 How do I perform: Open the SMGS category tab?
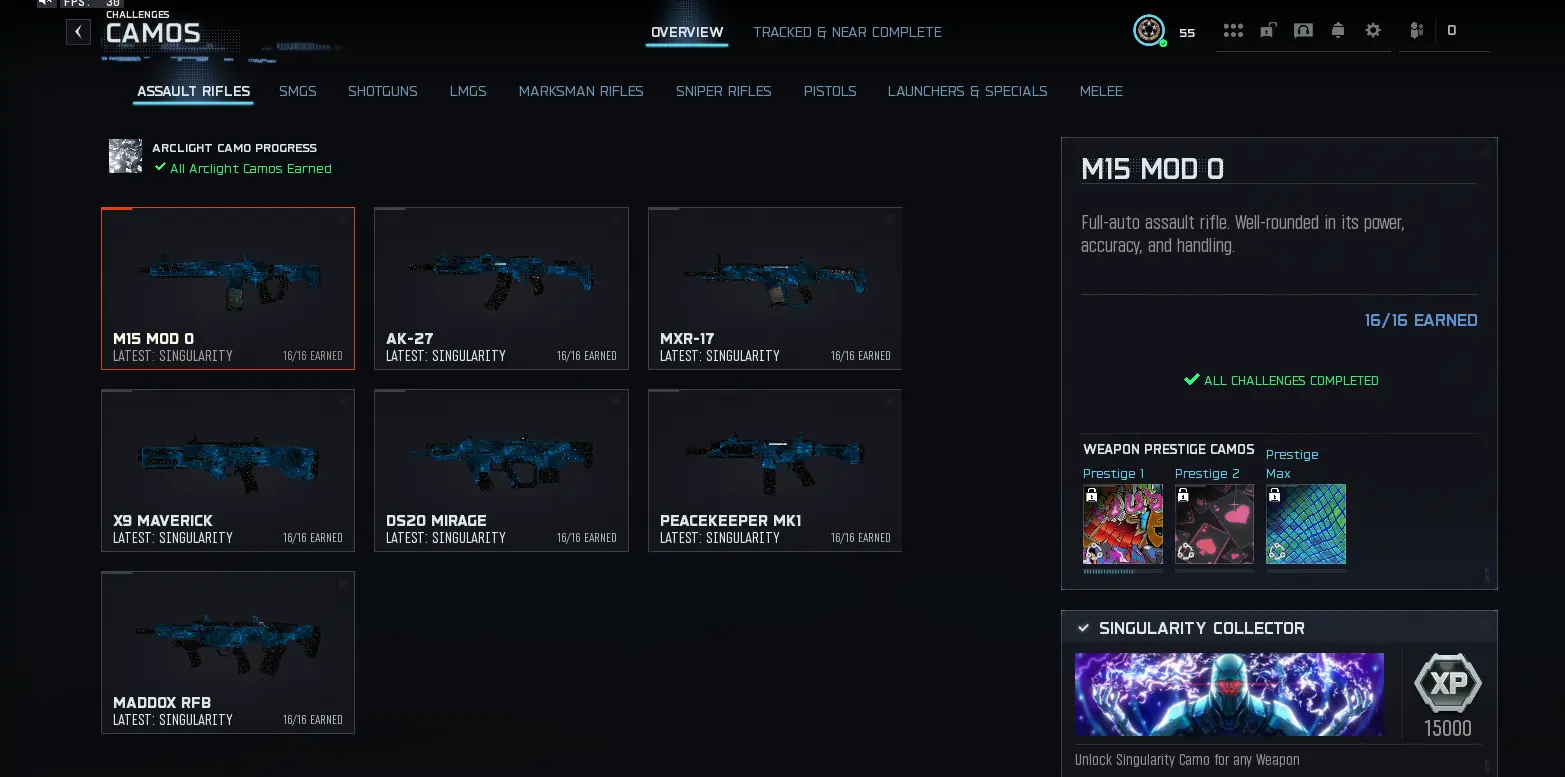(297, 91)
